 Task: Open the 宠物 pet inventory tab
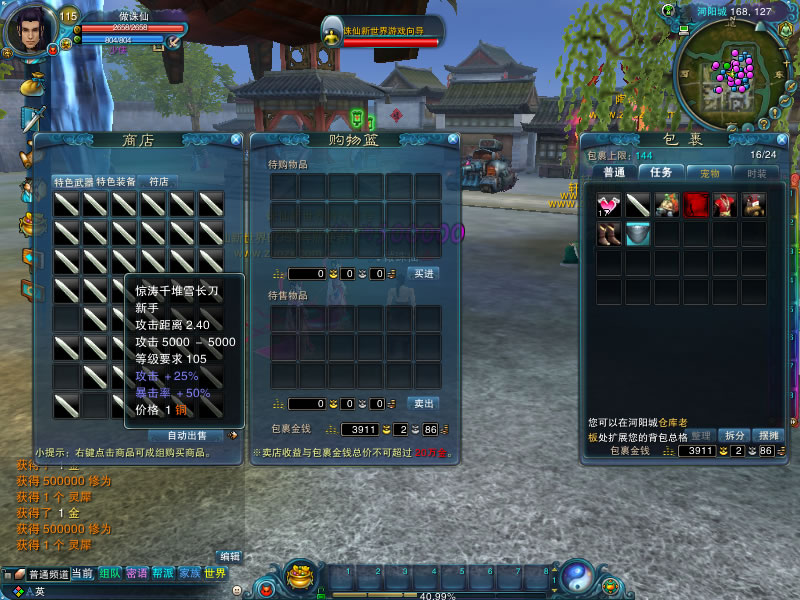tap(709, 173)
